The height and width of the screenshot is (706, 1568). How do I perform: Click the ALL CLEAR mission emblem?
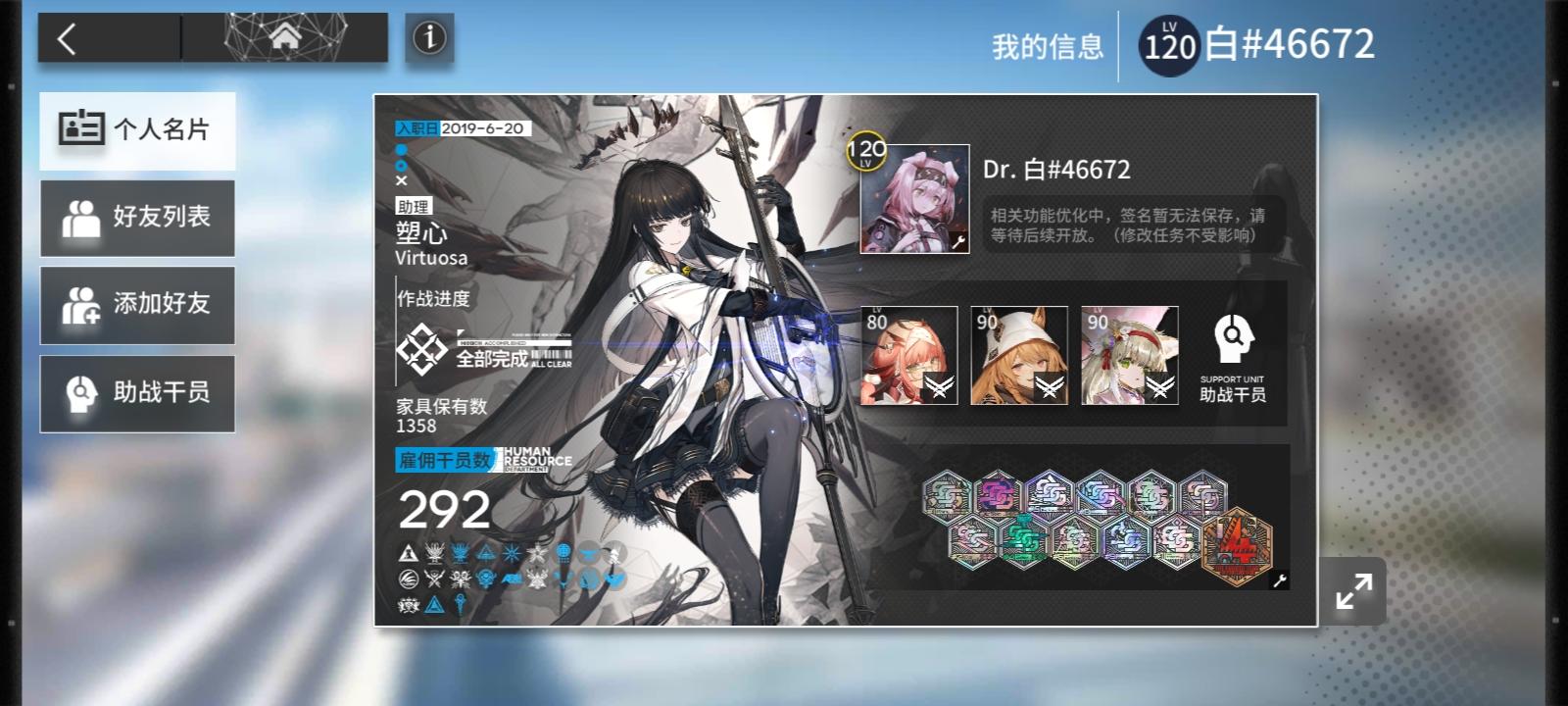423,348
